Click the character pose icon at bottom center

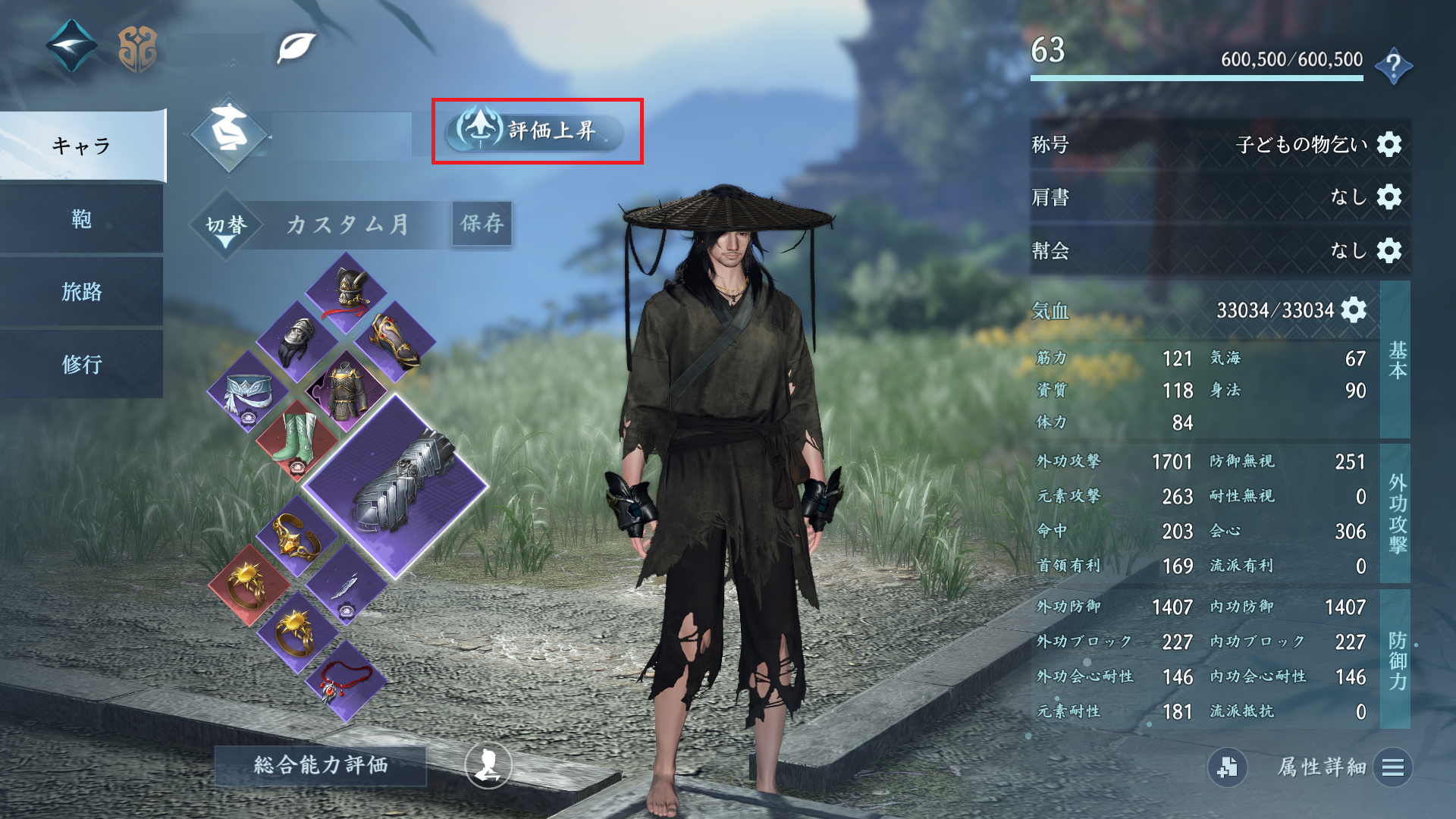pos(488,766)
